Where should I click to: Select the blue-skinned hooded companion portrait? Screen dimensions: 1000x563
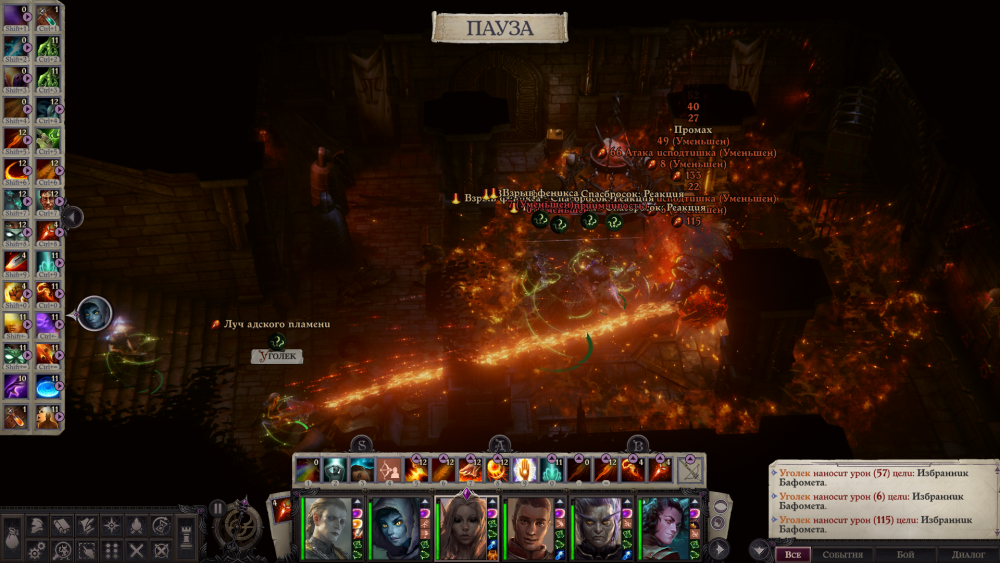coord(394,528)
